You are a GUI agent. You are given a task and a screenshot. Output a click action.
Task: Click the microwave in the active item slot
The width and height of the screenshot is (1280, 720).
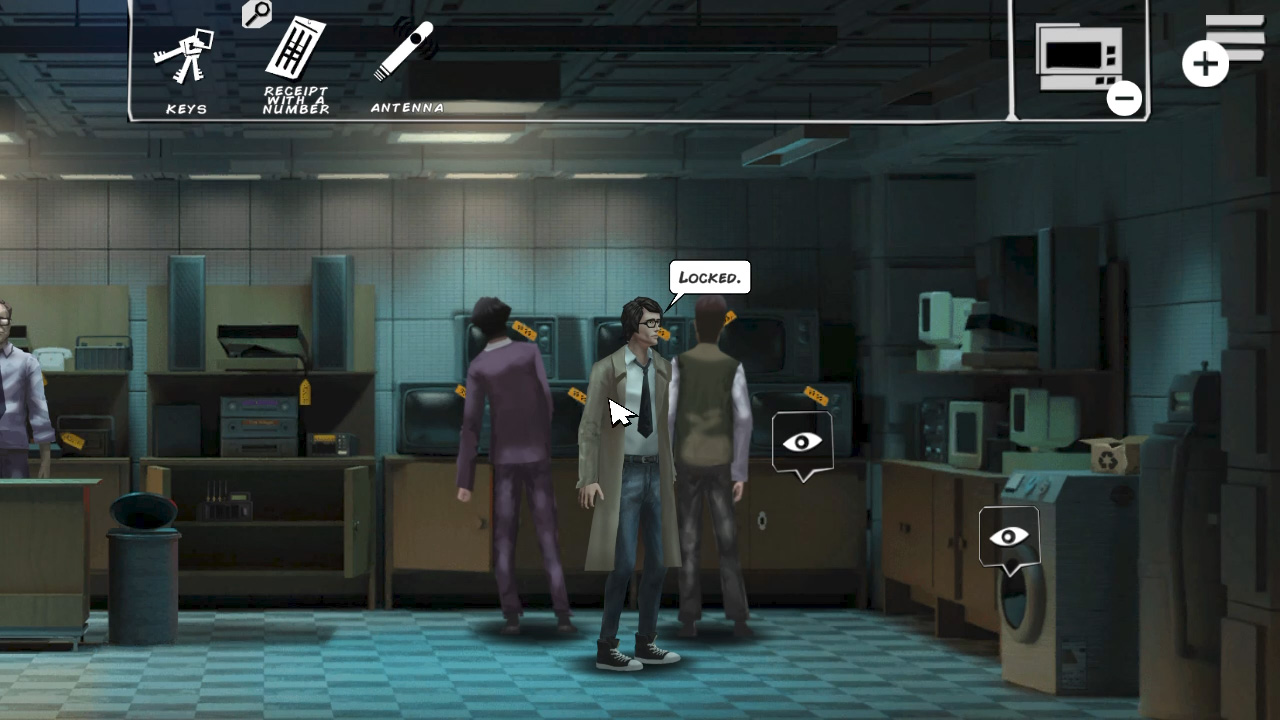pos(1080,58)
